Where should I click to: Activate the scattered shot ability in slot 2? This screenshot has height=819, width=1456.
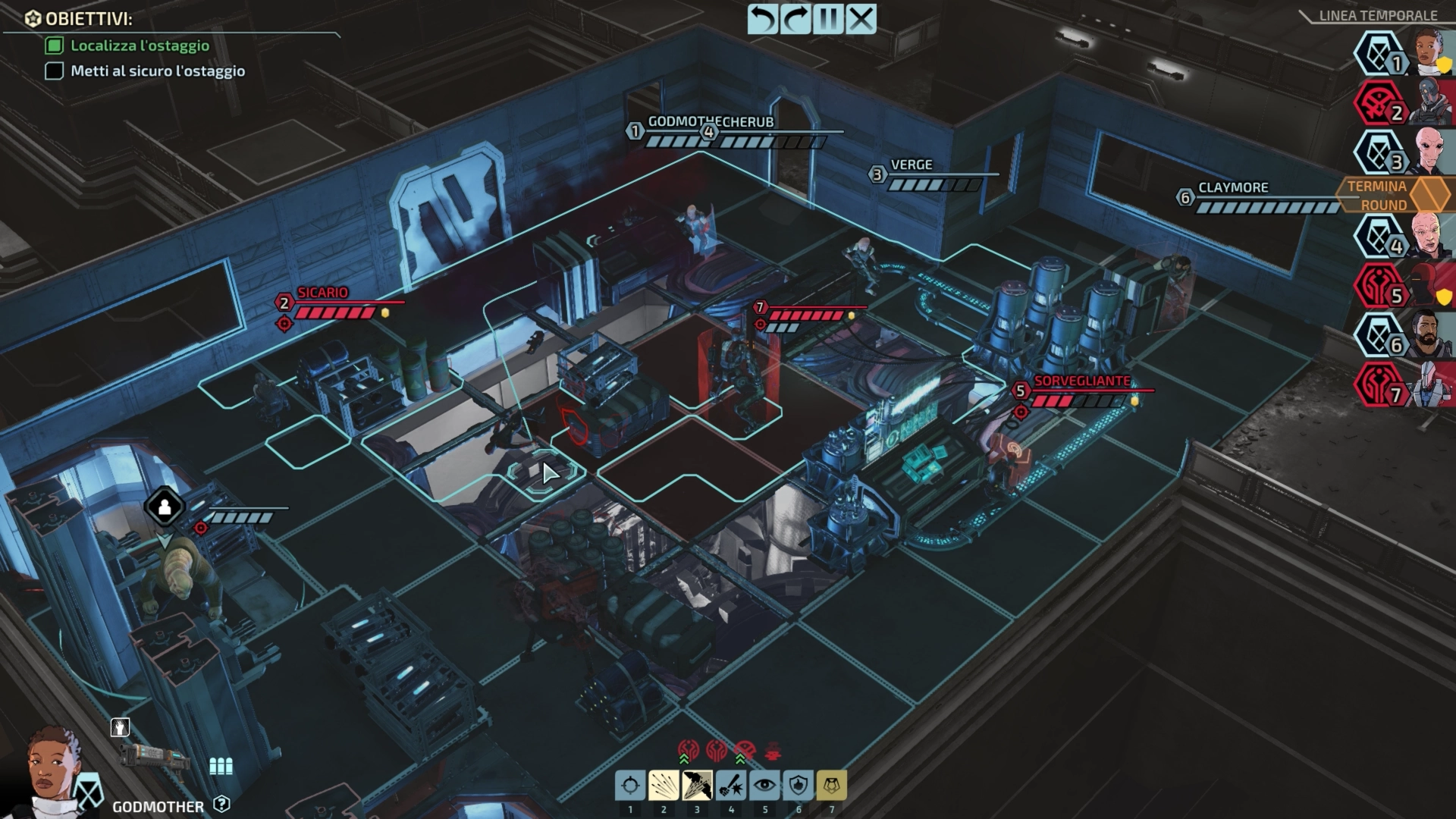click(x=664, y=786)
